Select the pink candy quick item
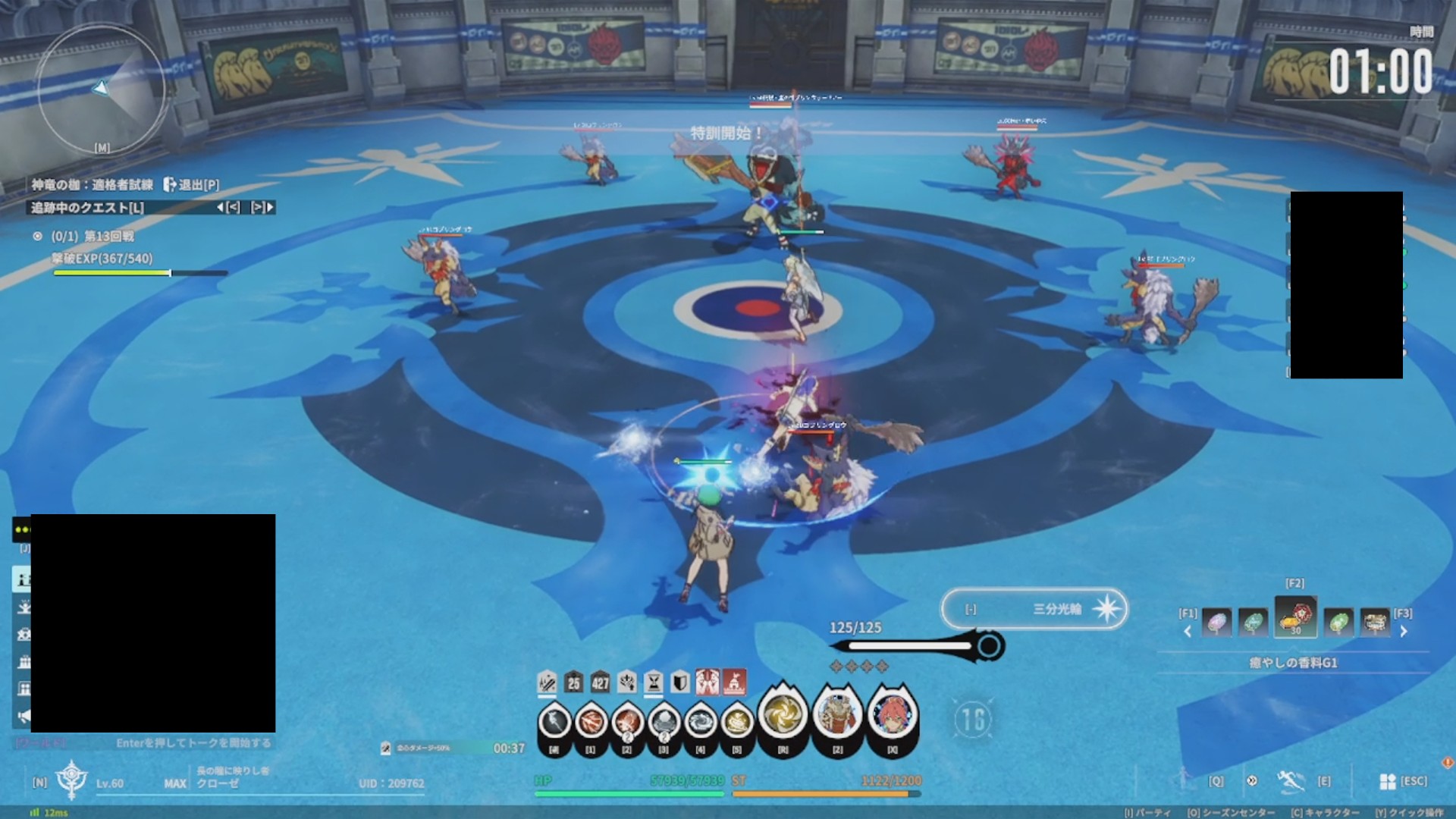 tap(1216, 623)
